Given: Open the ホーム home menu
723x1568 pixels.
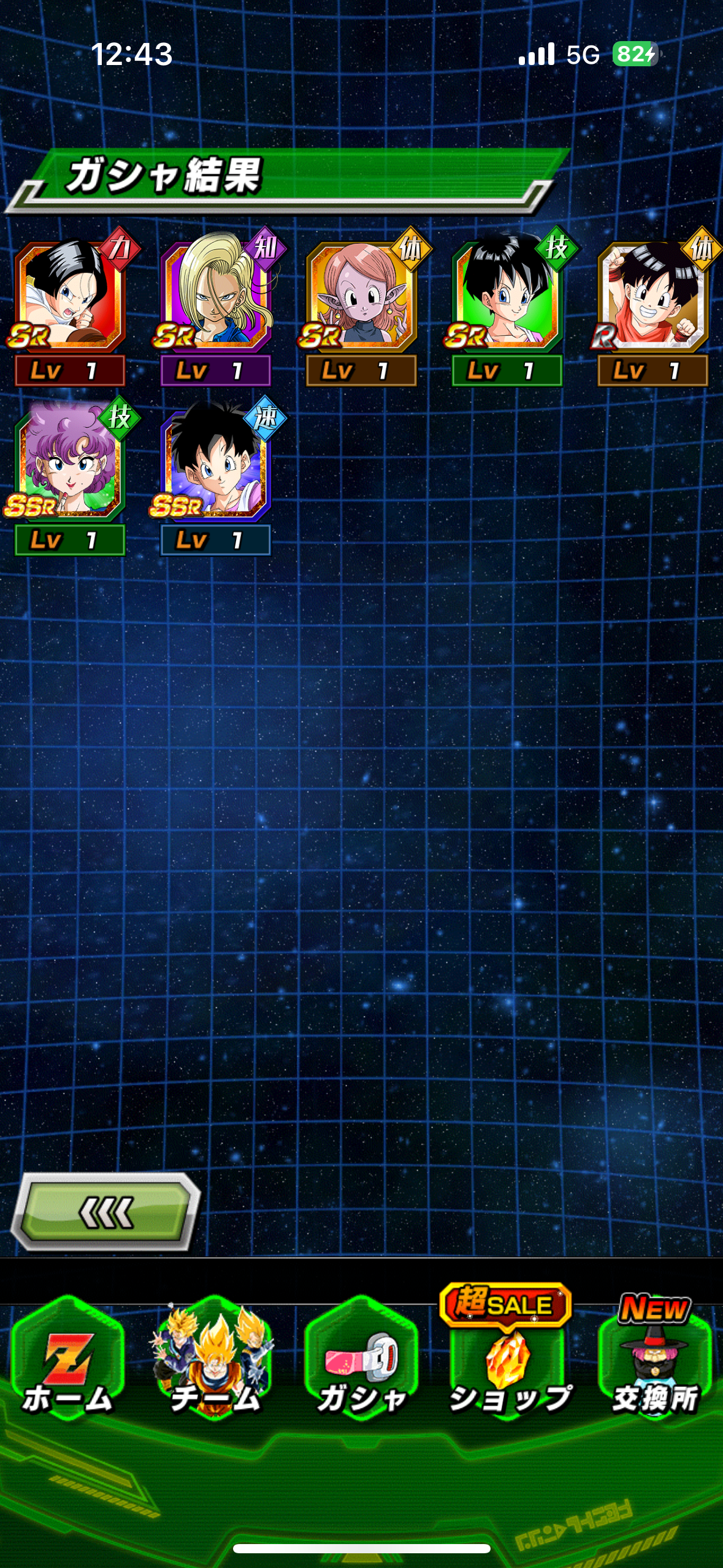Looking at the screenshot, I should pos(67,1363).
